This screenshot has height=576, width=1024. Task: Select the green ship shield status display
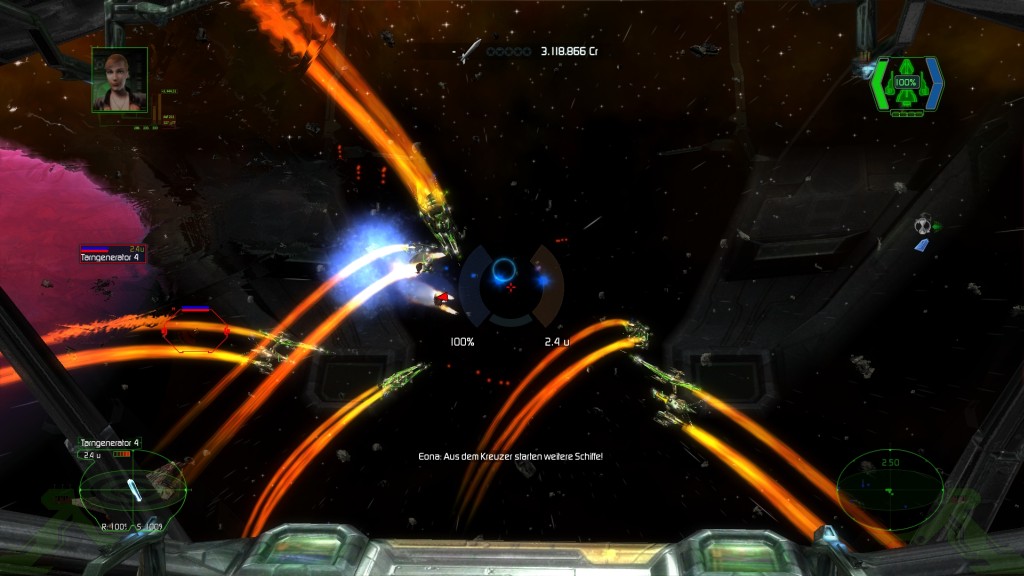[907, 85]
